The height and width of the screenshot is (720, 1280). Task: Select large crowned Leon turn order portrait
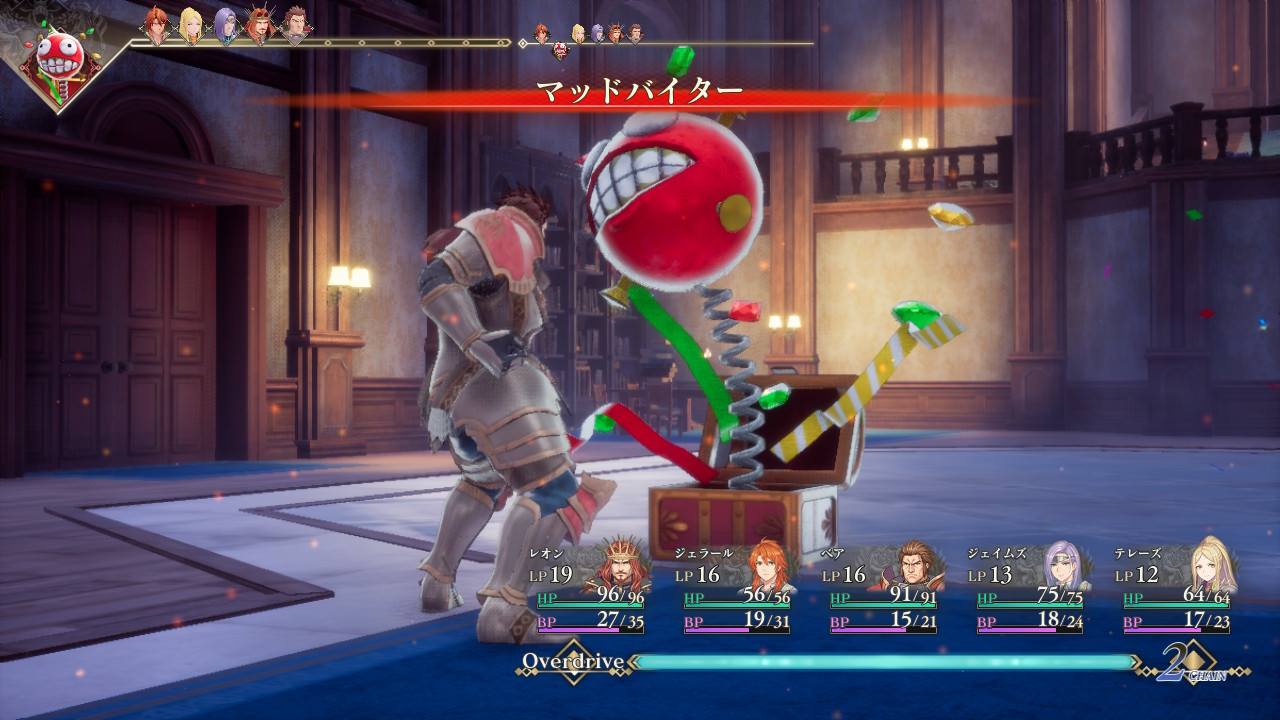click(261, 26)
